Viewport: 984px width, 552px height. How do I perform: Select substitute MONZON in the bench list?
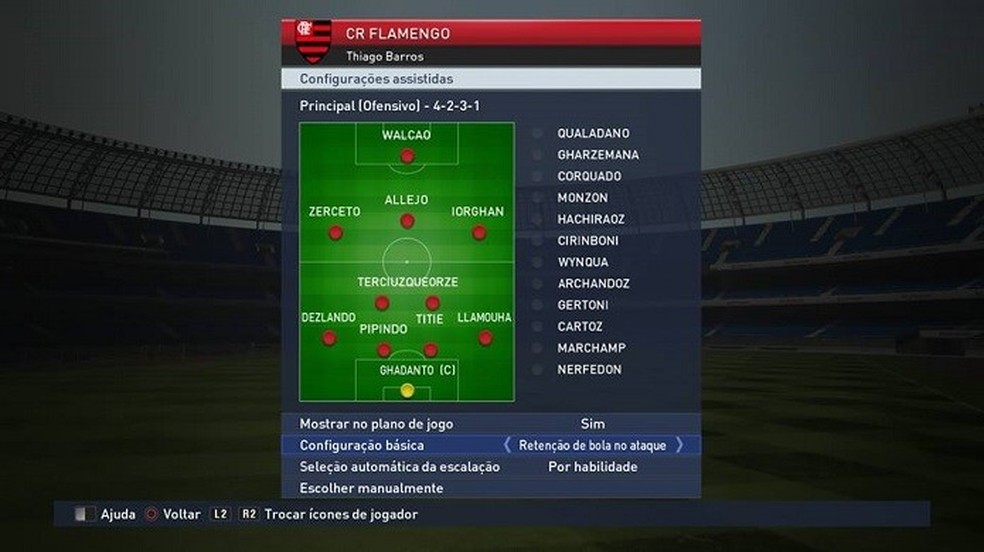(x=583, y=198)
